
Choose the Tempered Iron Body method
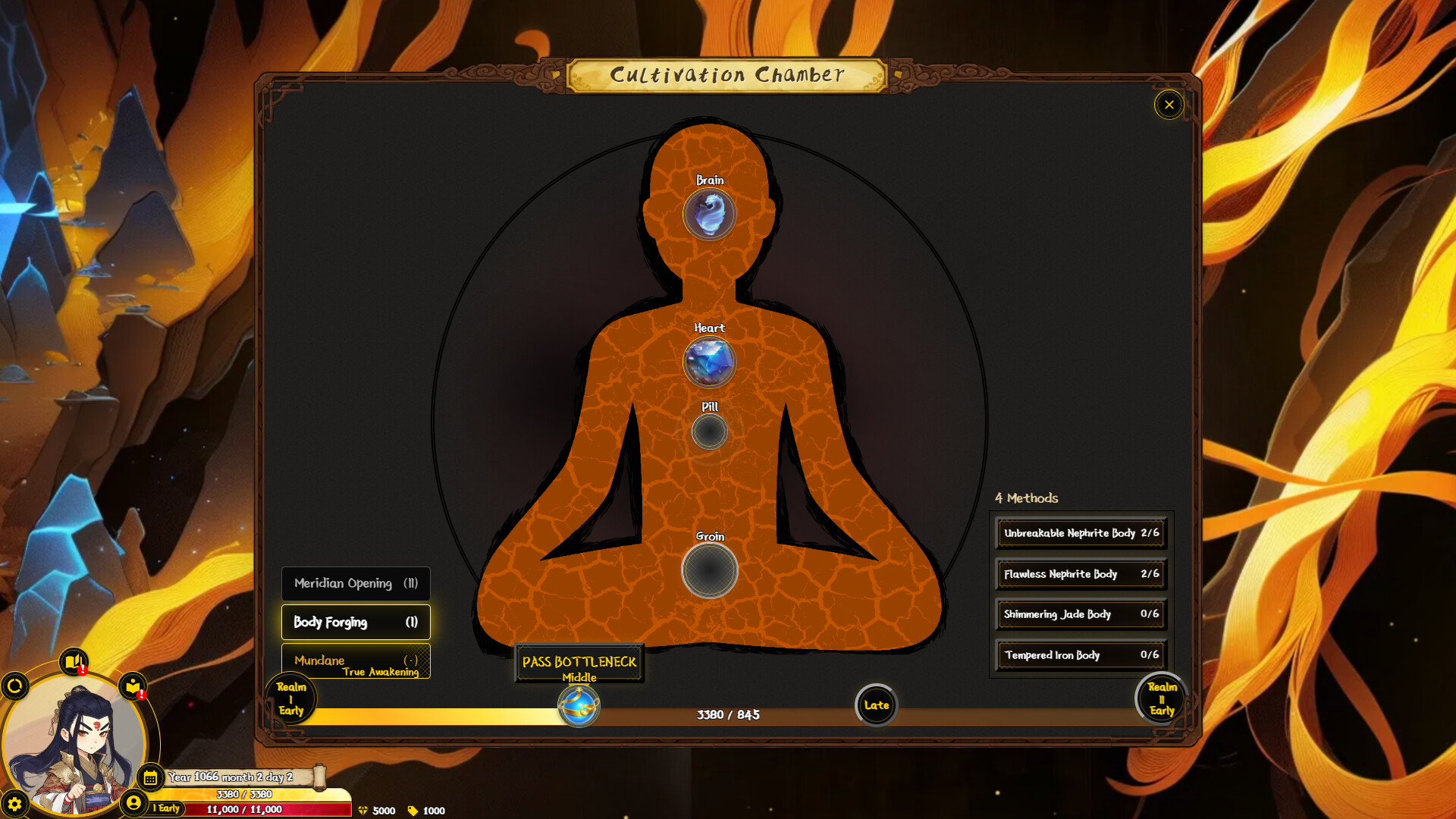click(x=1081, y=655)
